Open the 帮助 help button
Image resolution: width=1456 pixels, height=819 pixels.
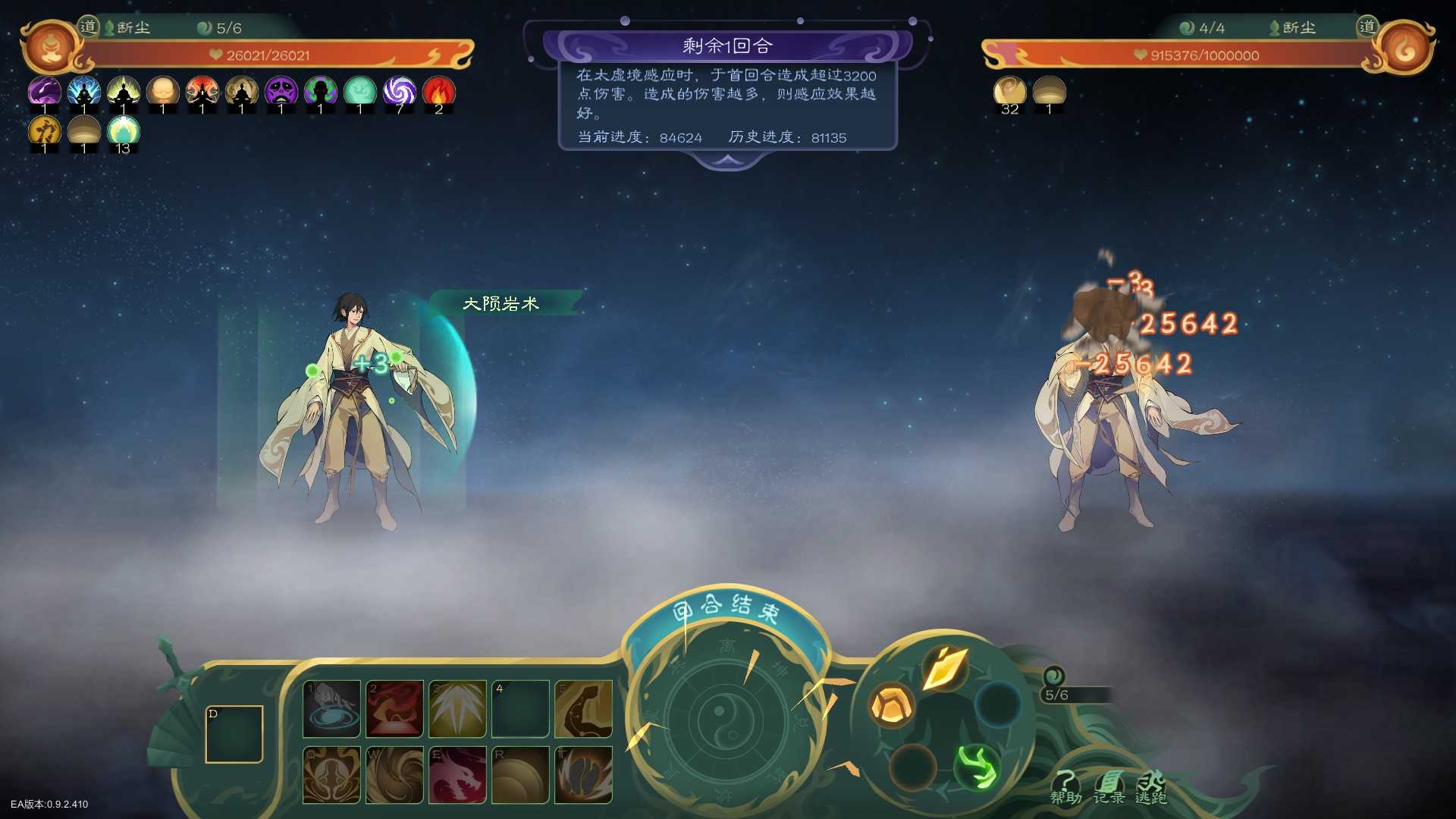coord(1065,787)
